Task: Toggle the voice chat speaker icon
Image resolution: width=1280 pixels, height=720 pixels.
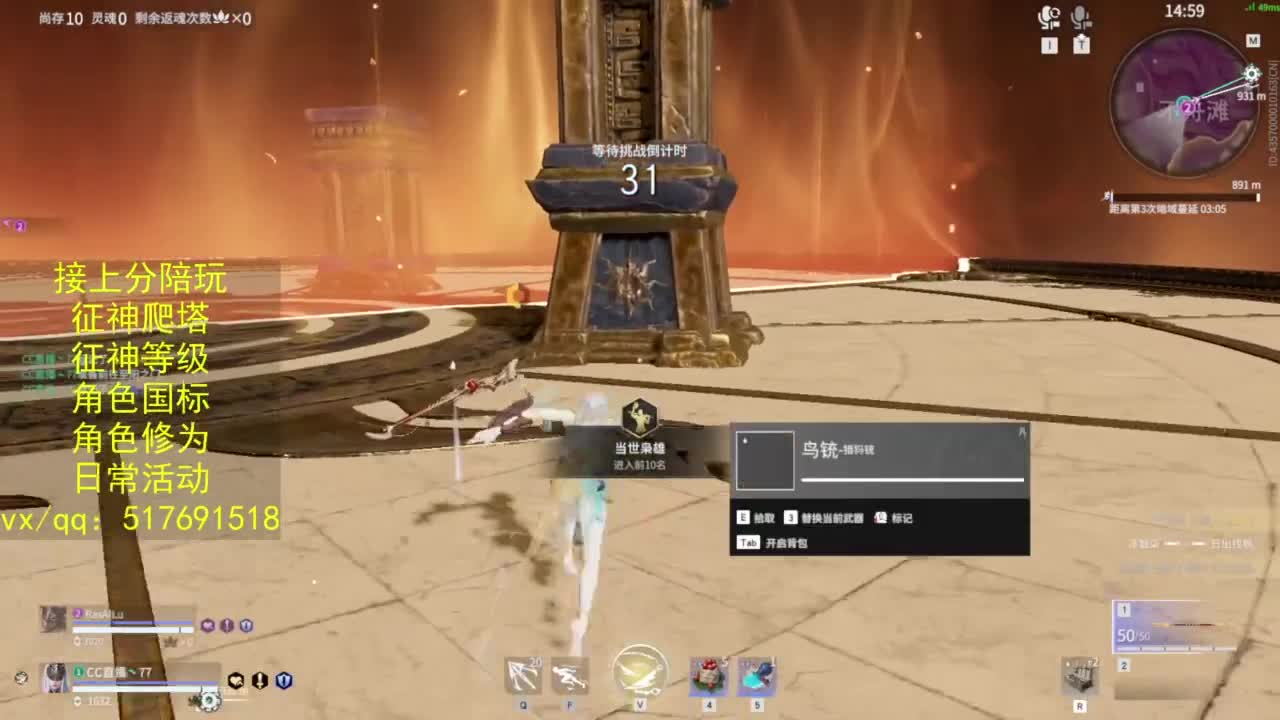Action: click(1049, 18)
